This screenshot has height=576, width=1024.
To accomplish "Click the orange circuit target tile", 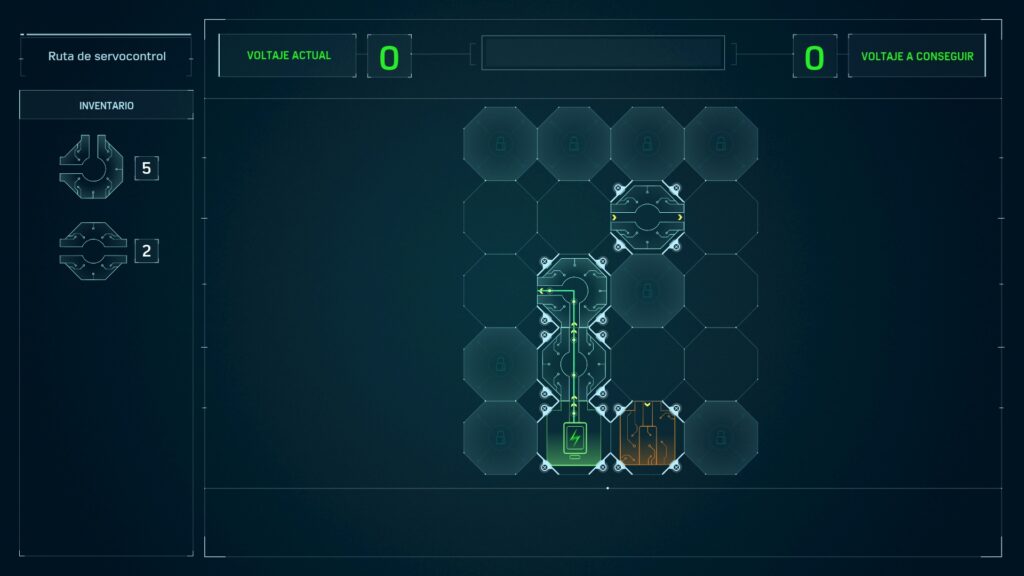I will (647, 438).
